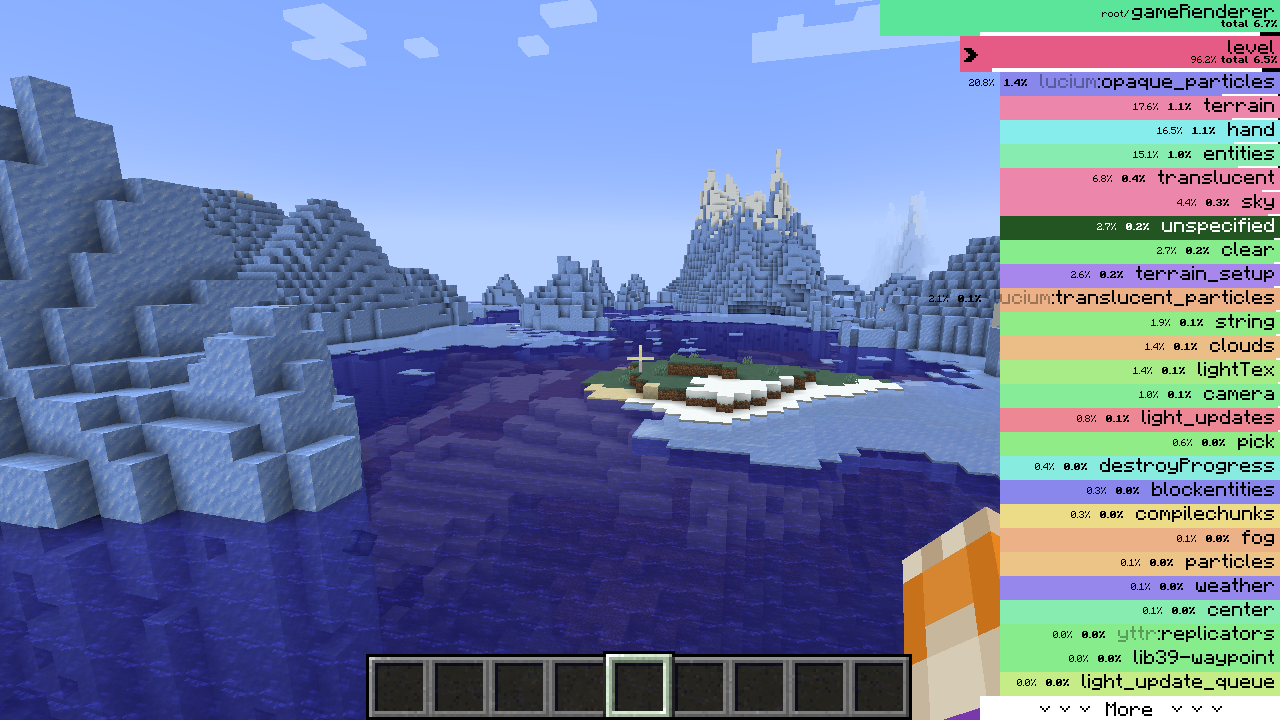
Task: Click the "clouds" profiler entry
Action: point(1140,345)
